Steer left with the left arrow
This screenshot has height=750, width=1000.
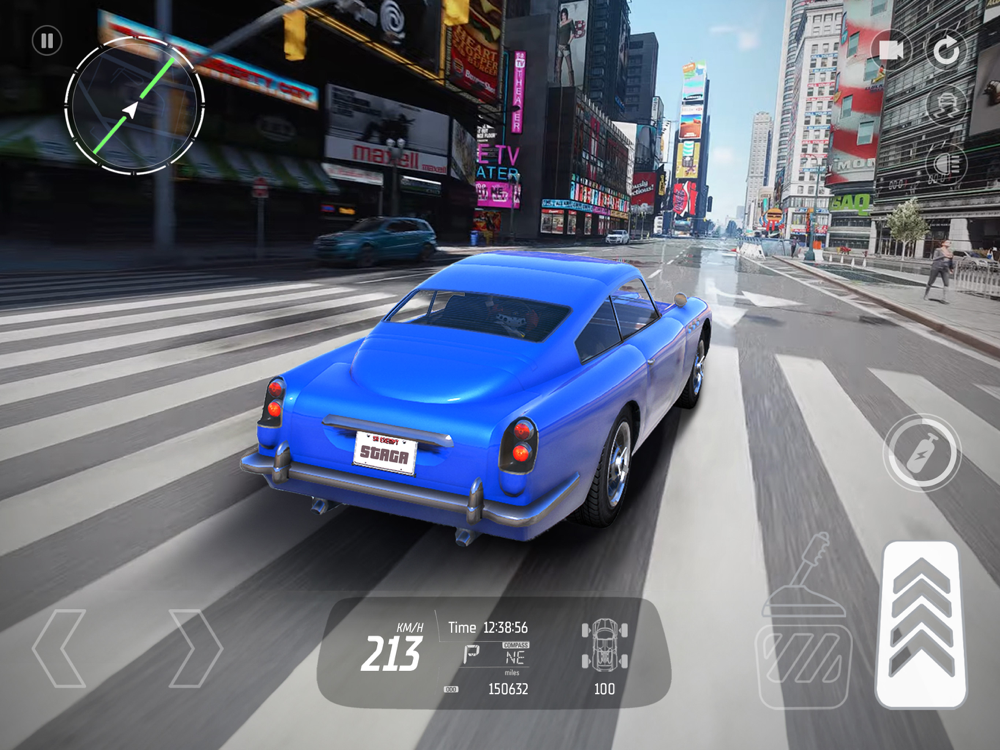point(58,648)
